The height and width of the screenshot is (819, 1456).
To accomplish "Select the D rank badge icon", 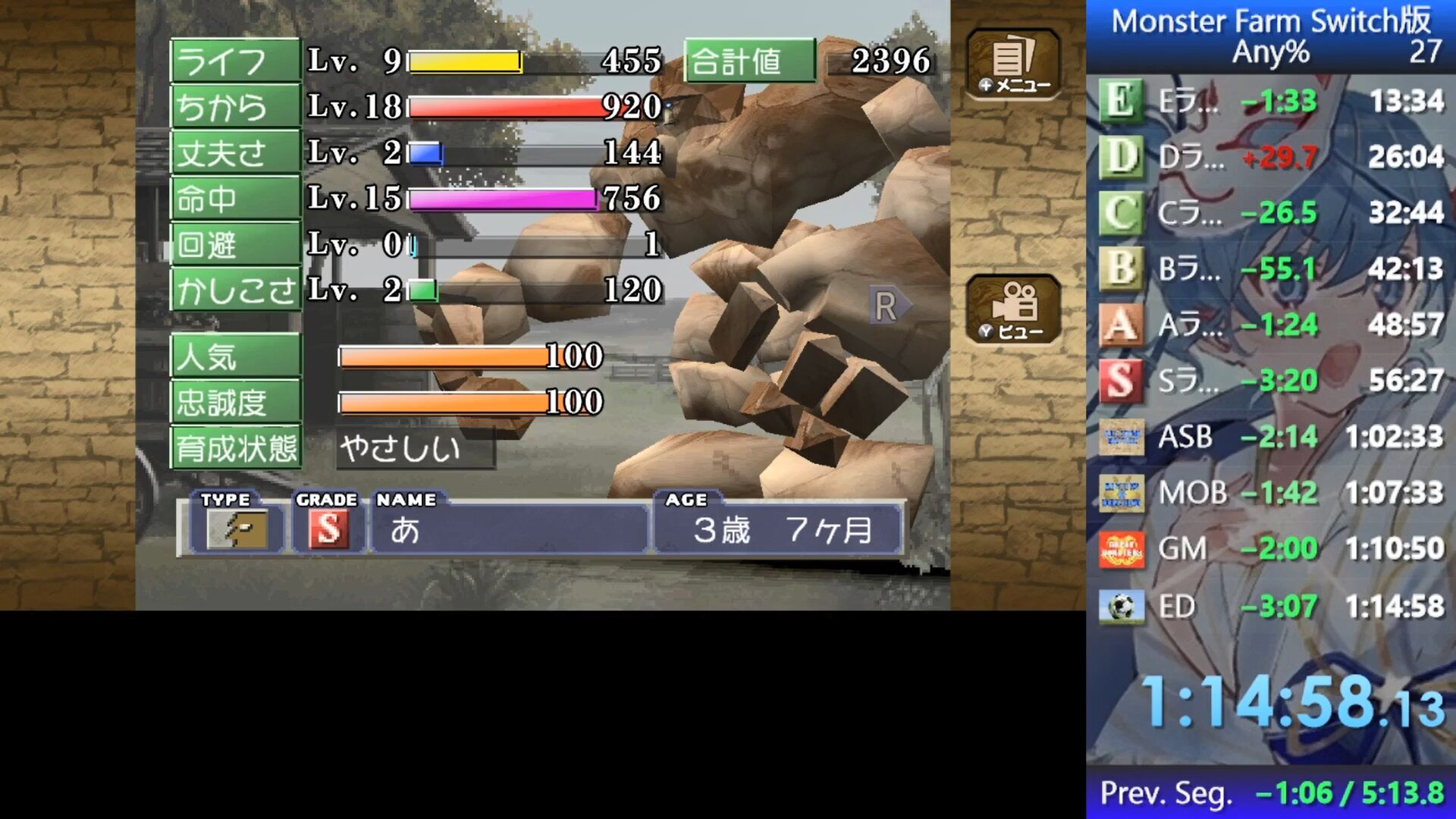I will pyautogui.click(x=1122, y=155).
